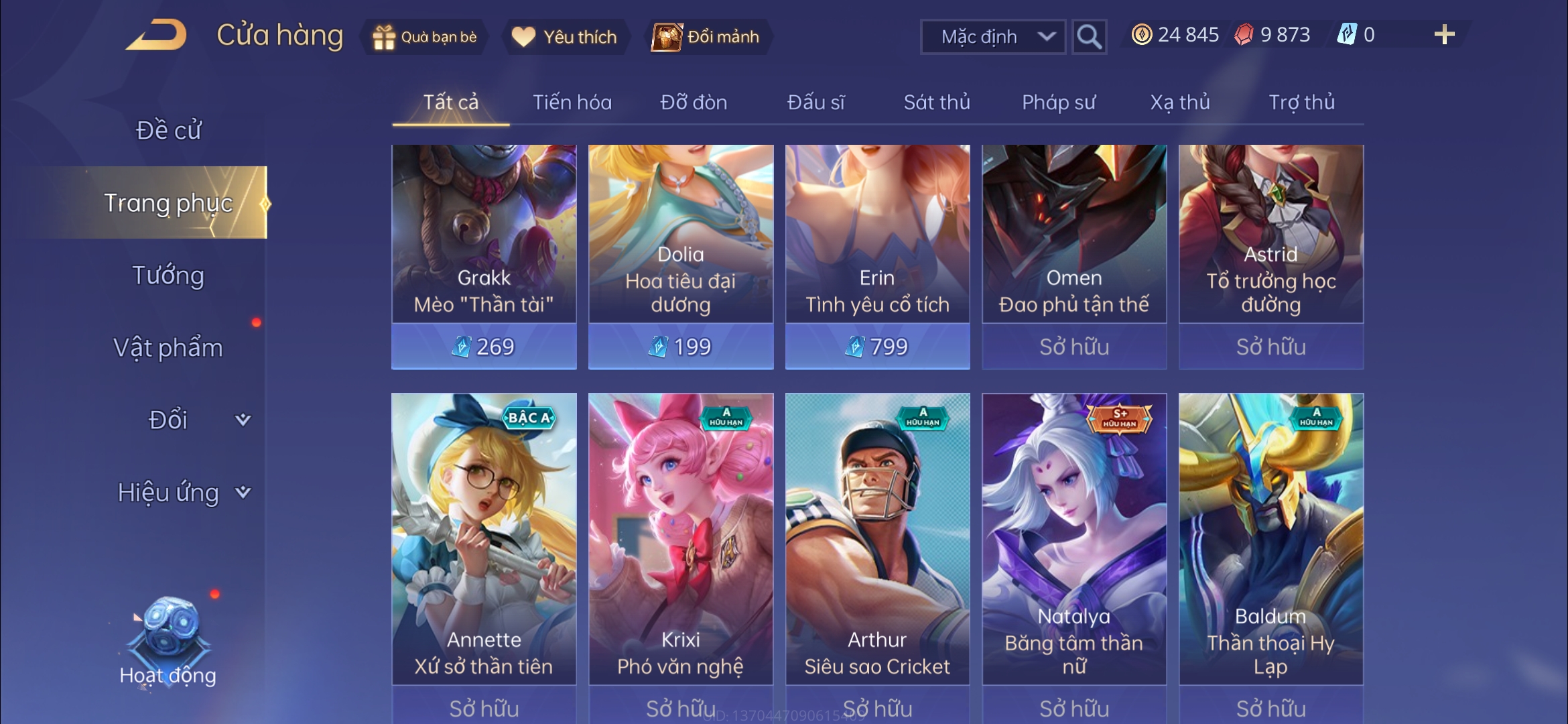Show the Pháp sư skins tab
The image size is (1568, 724).
pyautogui.click(x=1058, y=103)
